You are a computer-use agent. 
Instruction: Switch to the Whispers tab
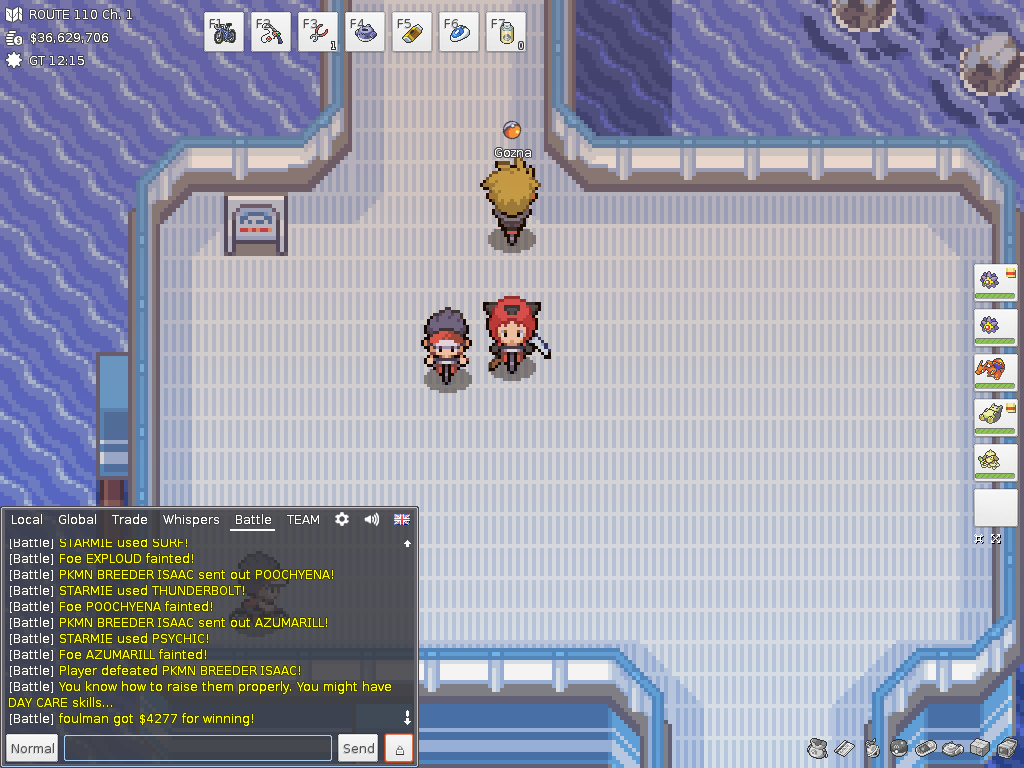click(x=191, y=520)
